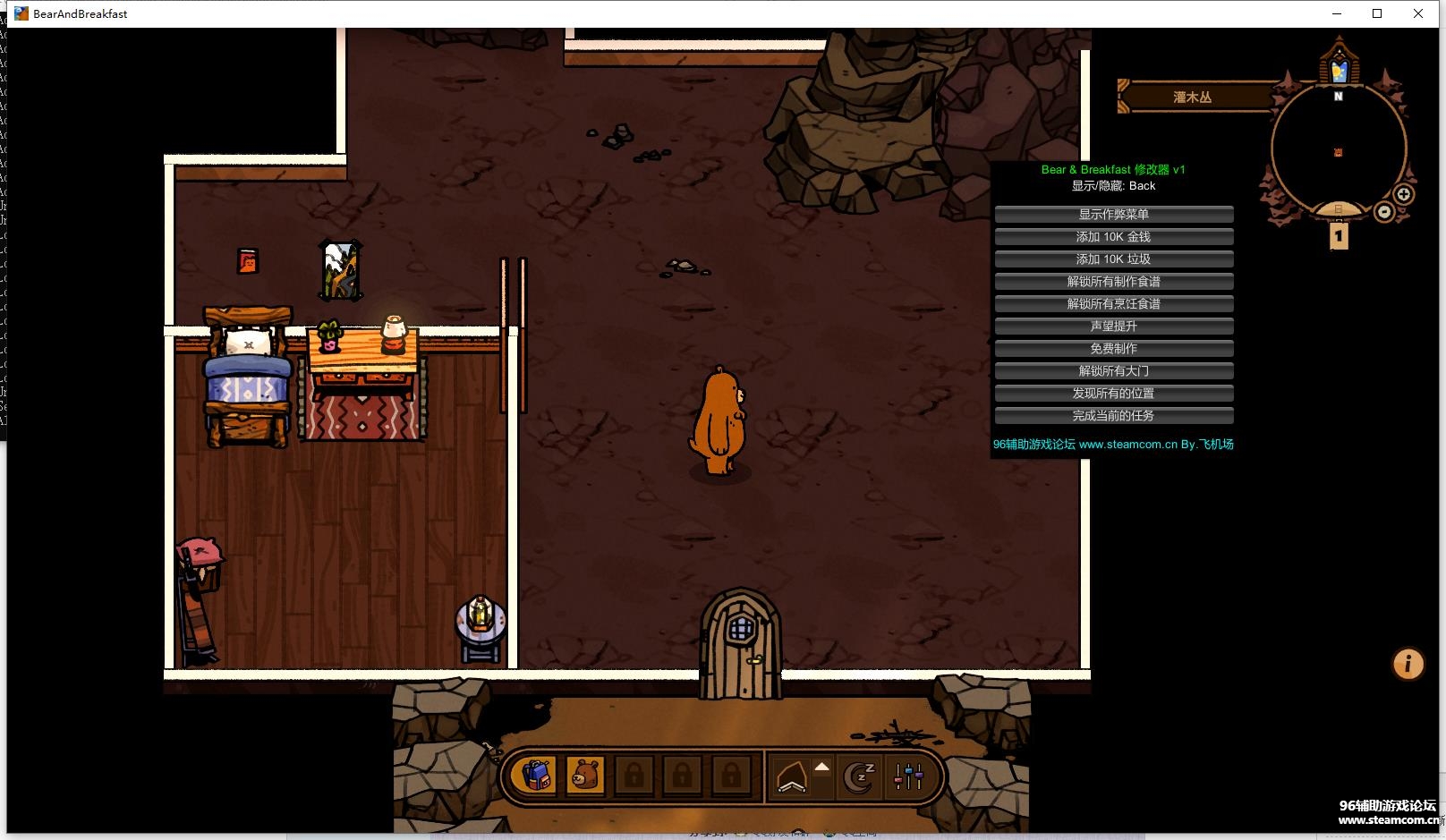1446x840 pixels.
Task: Open the backpack from the hotbar
Action: tap(536, 775)
